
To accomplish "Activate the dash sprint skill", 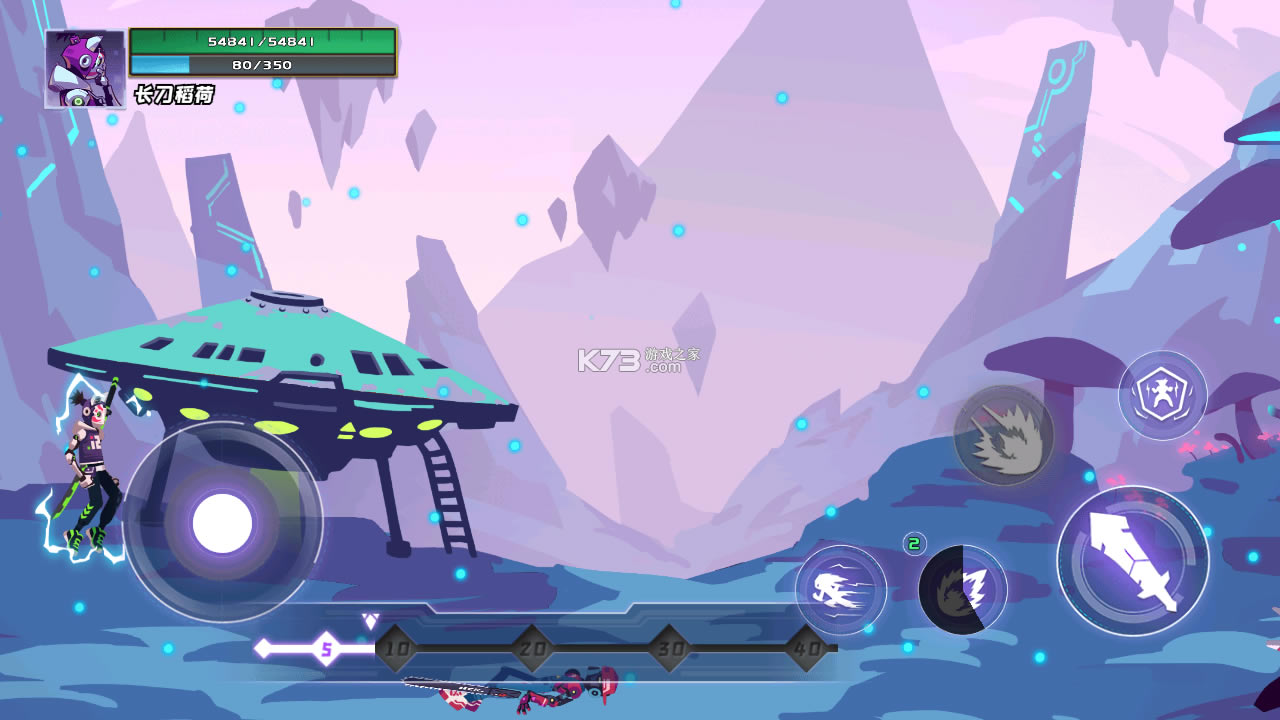I will [840, 590].
